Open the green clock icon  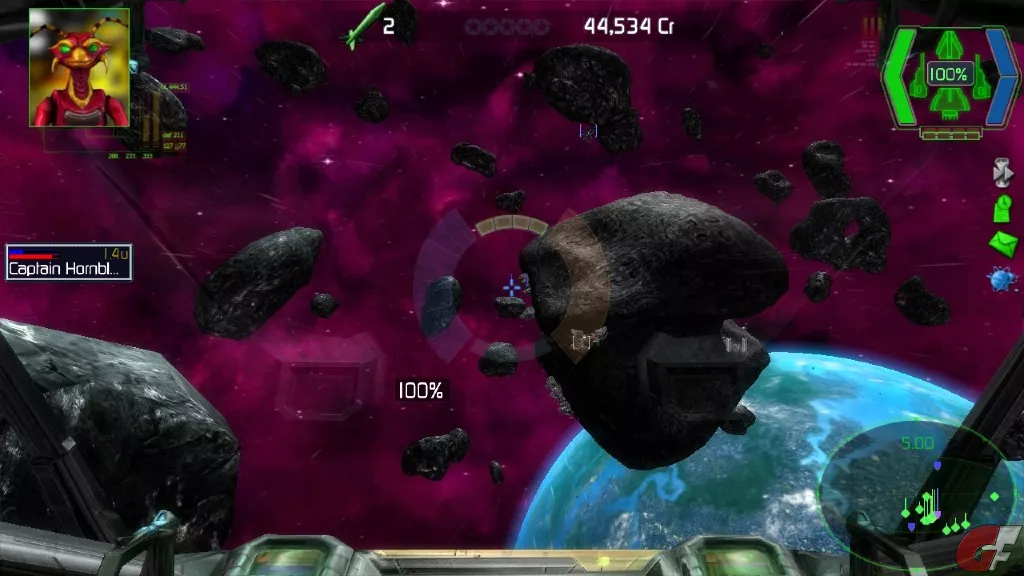(x=1002, y=208)
